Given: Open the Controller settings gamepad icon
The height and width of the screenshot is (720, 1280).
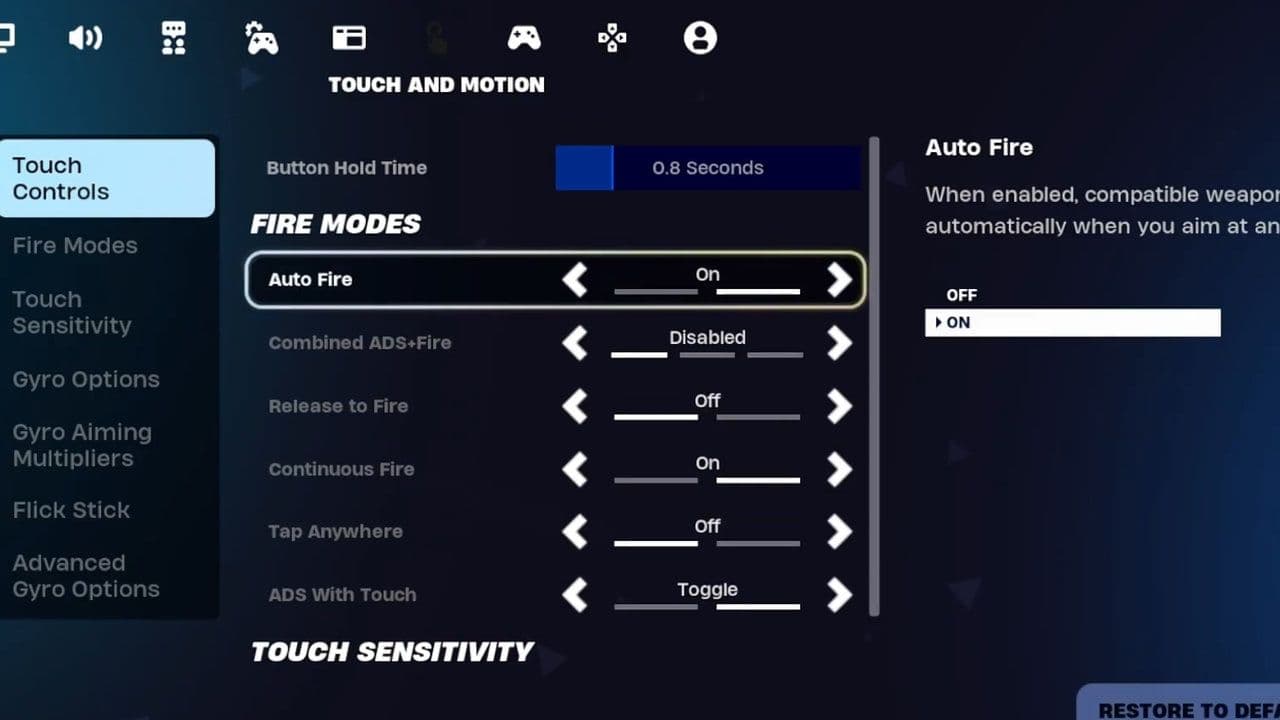Looking at the screenshot, I should [524, 37].
